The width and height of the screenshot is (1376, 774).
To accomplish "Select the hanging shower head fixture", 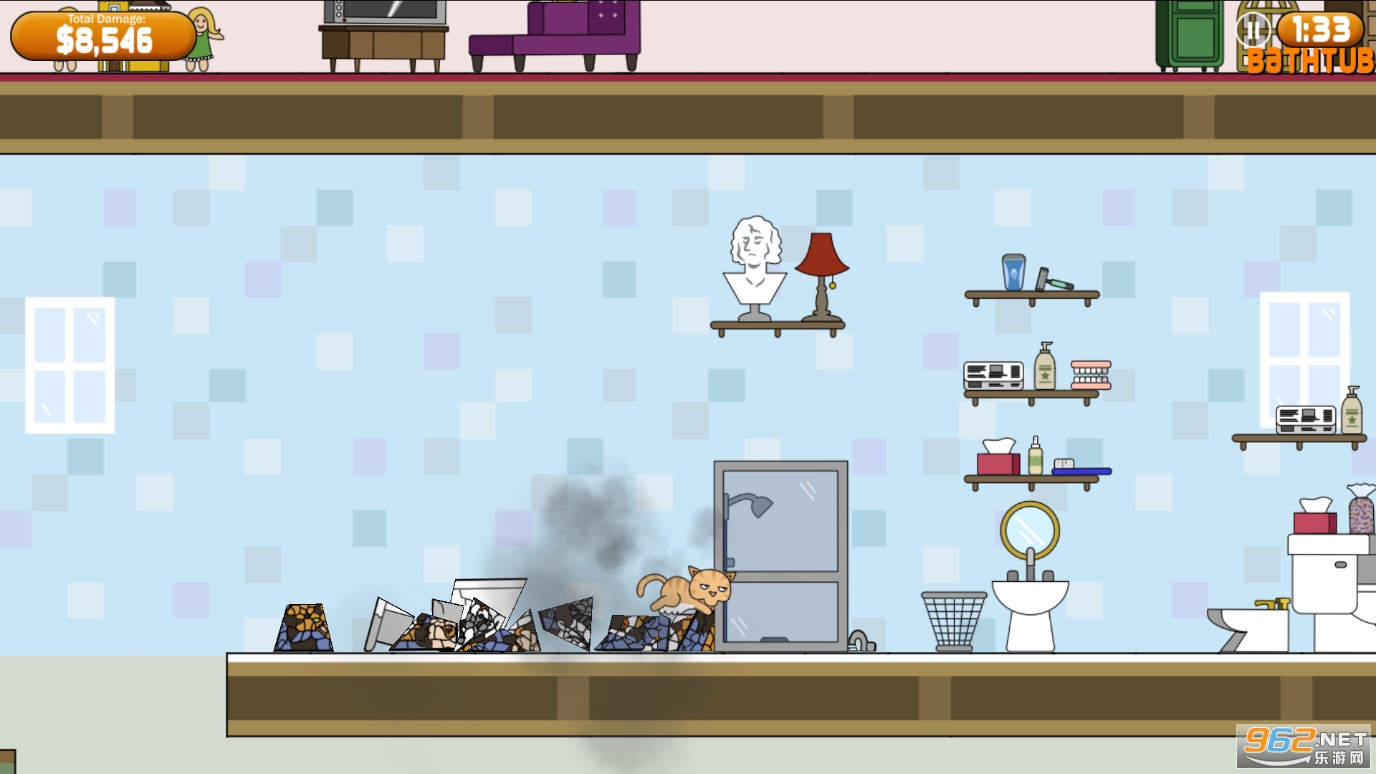I will (757, 505).
